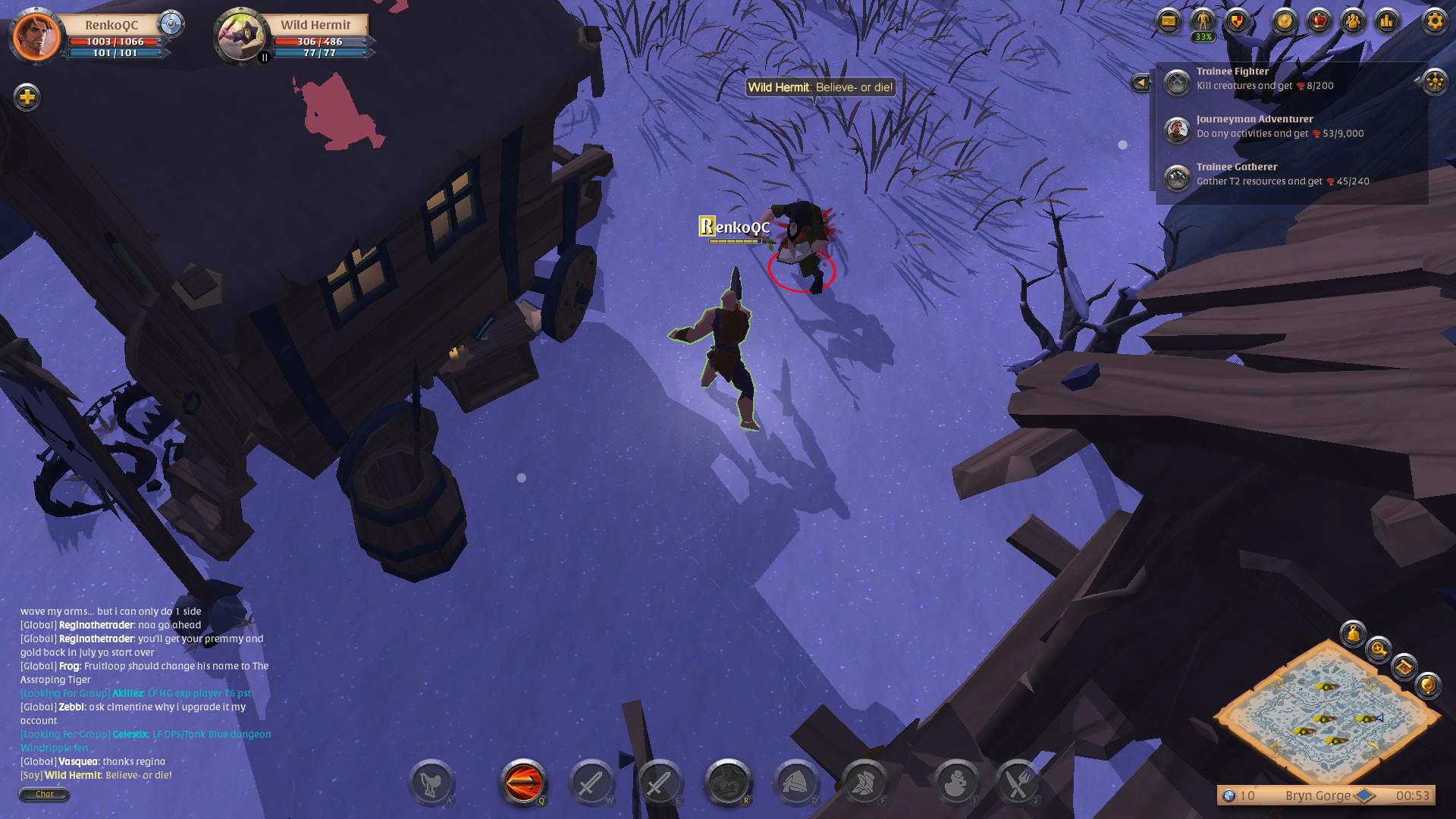Click the gold coin icon

point(1285,21)
